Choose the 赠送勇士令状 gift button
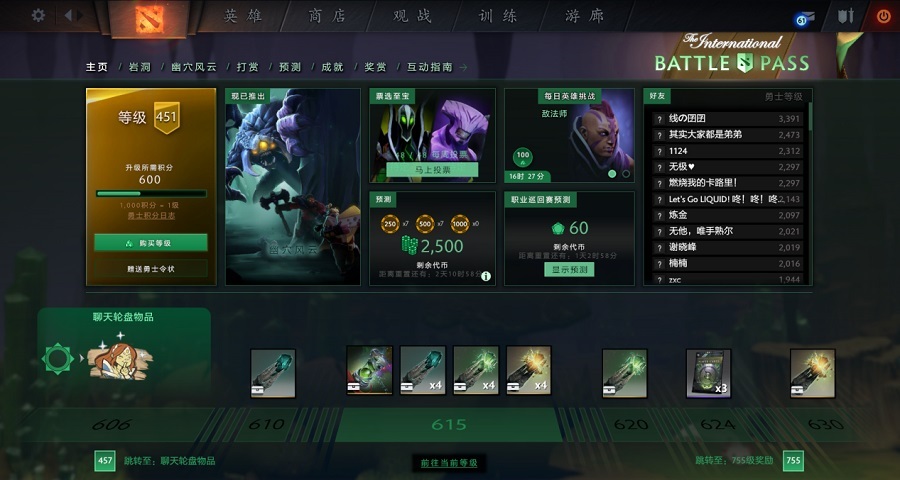 151,269
